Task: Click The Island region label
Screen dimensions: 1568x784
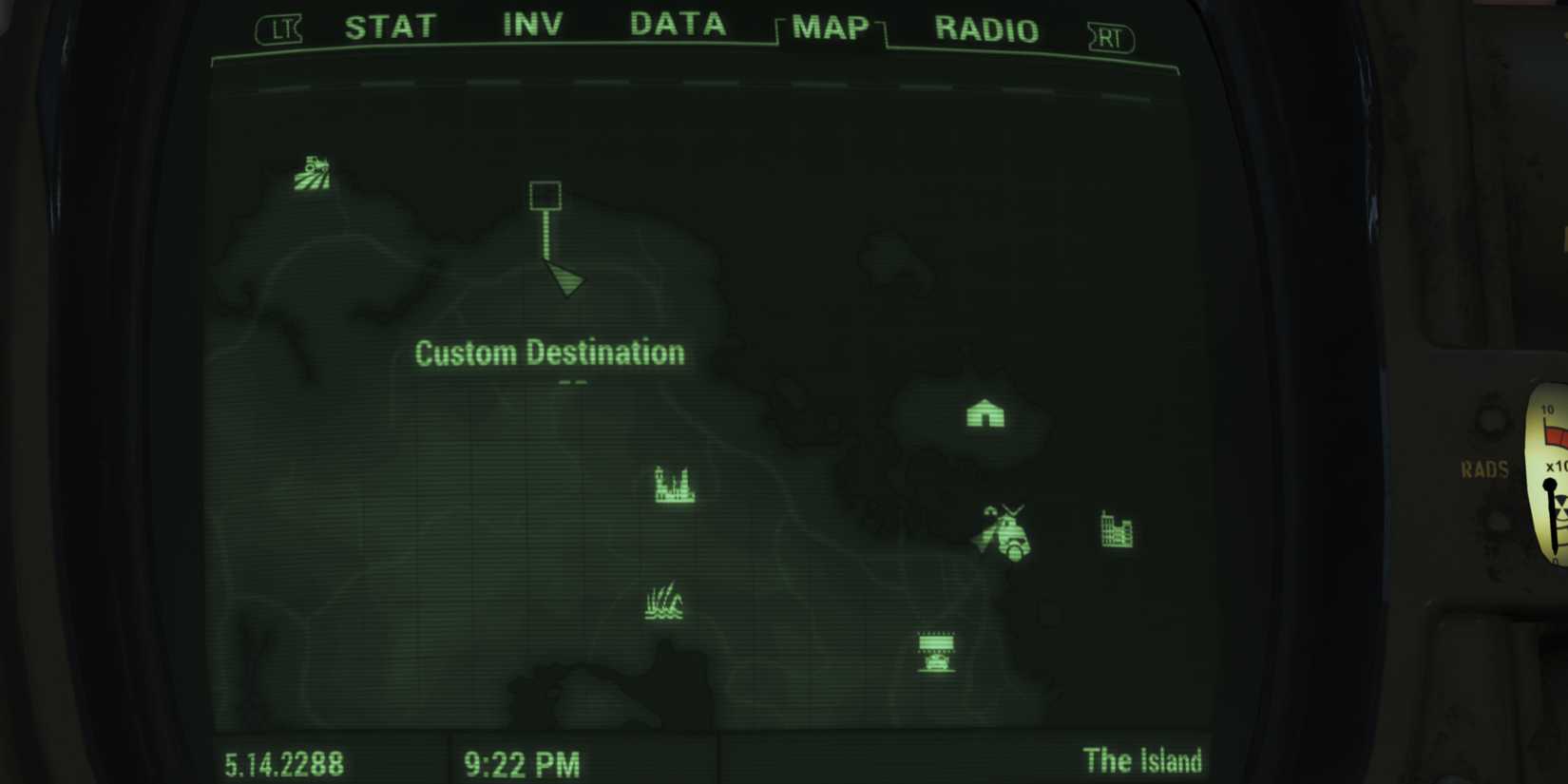Action: [1143, 760]
